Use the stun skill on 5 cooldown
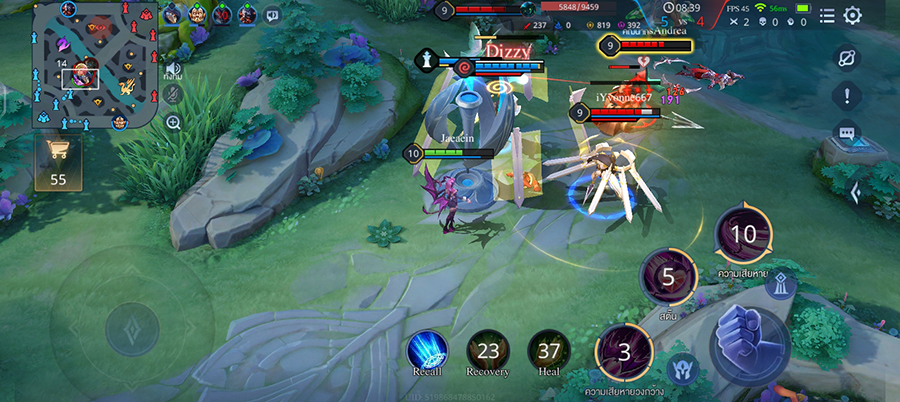The image size is (900, 402). click(668, 276)
